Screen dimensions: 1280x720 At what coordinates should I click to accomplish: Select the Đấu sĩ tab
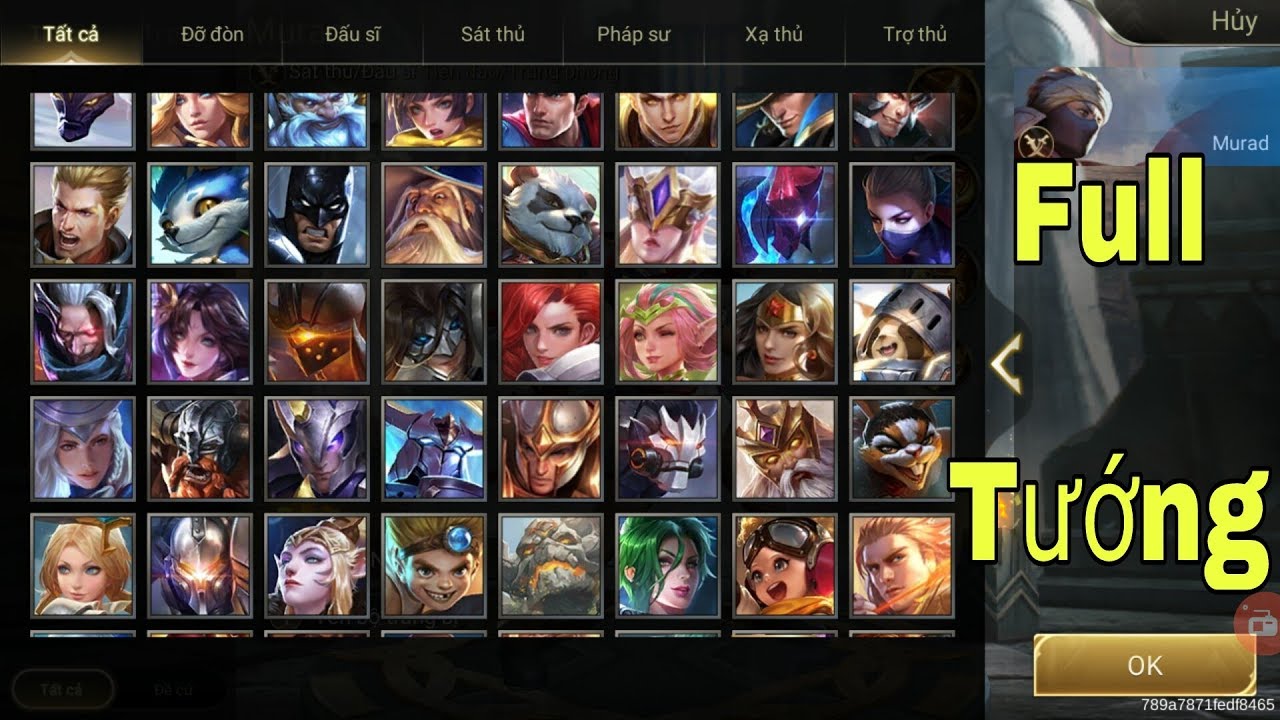(x=353, y=34)
